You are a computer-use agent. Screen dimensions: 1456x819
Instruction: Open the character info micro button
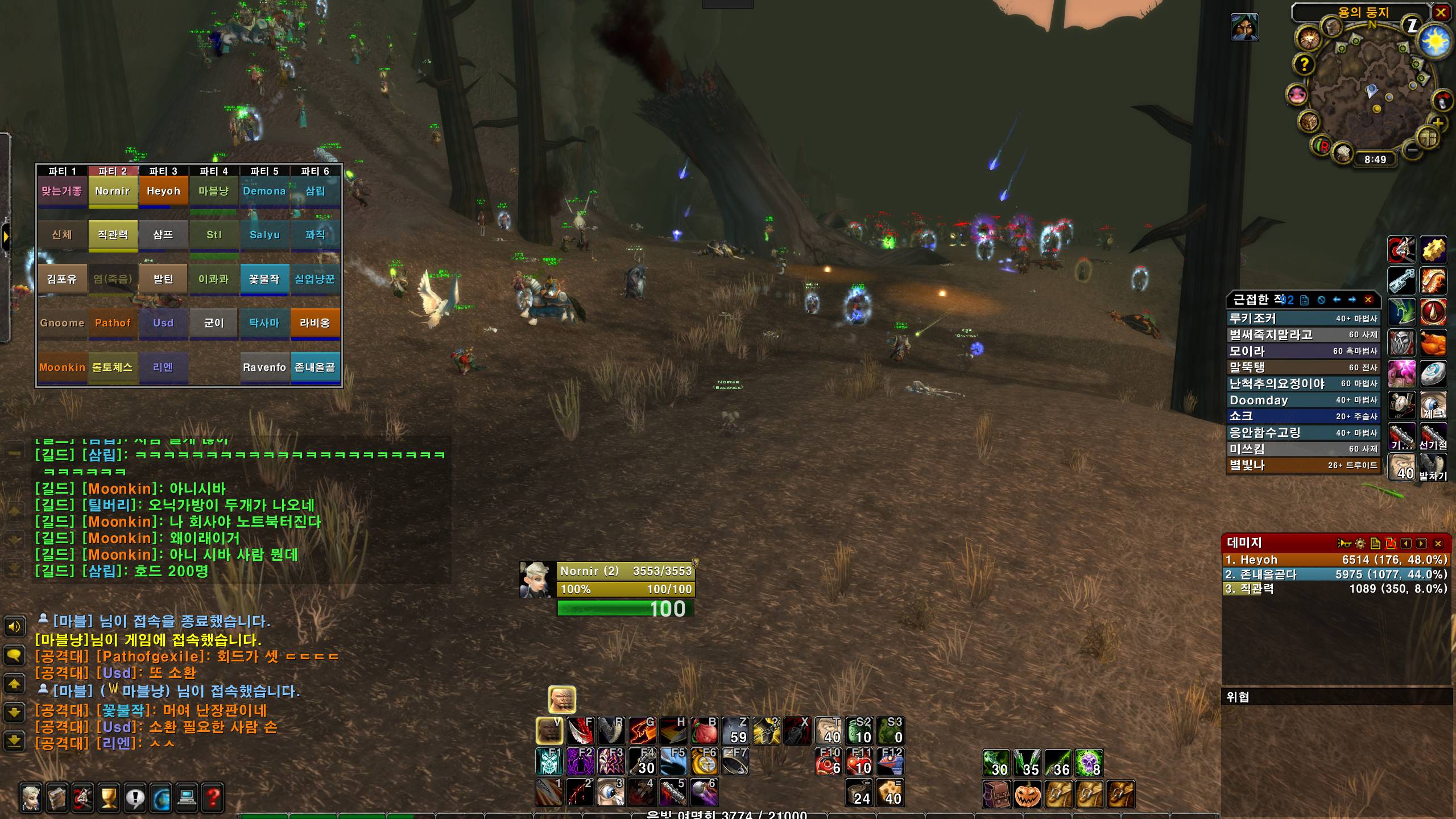coord(32,797)
